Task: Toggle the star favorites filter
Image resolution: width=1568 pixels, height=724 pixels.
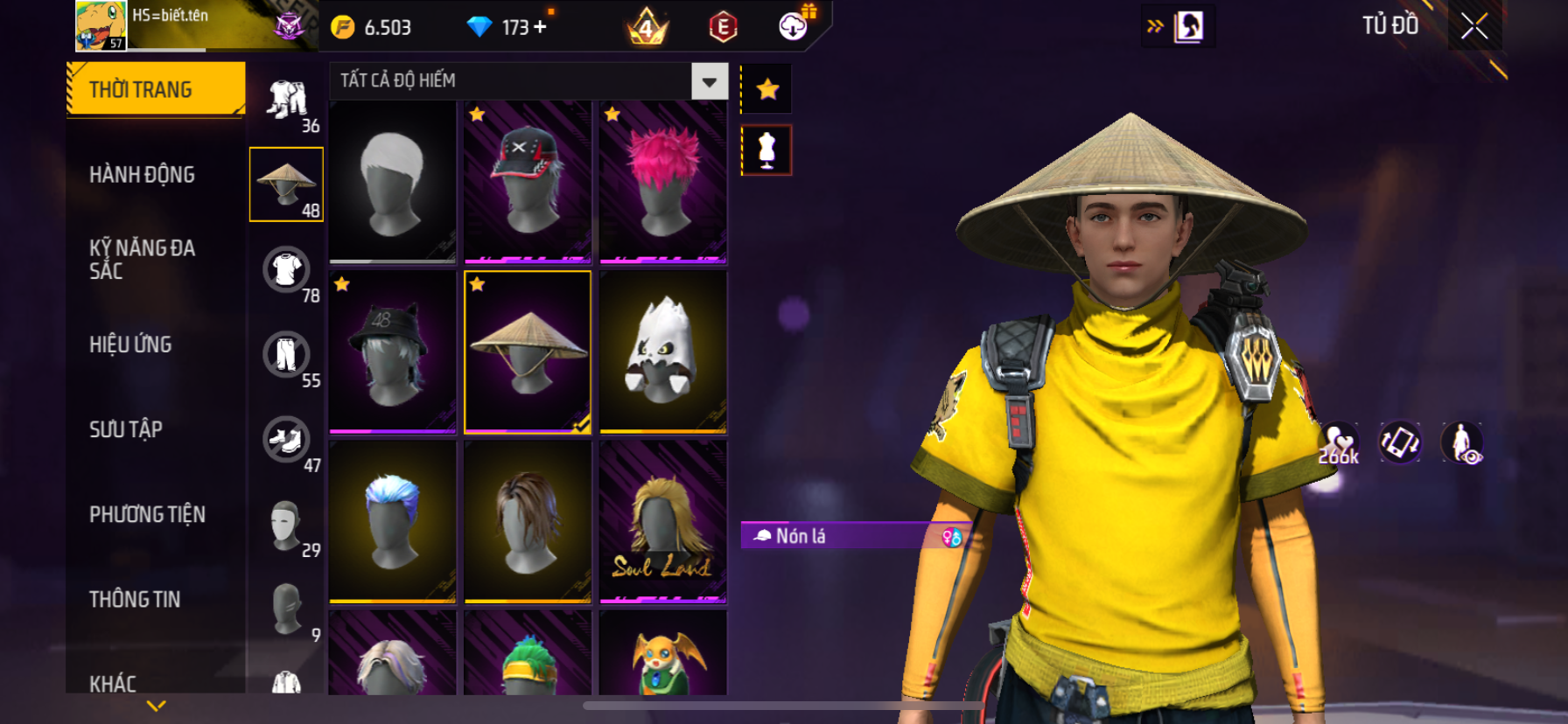Action: [x=767, y=89]
